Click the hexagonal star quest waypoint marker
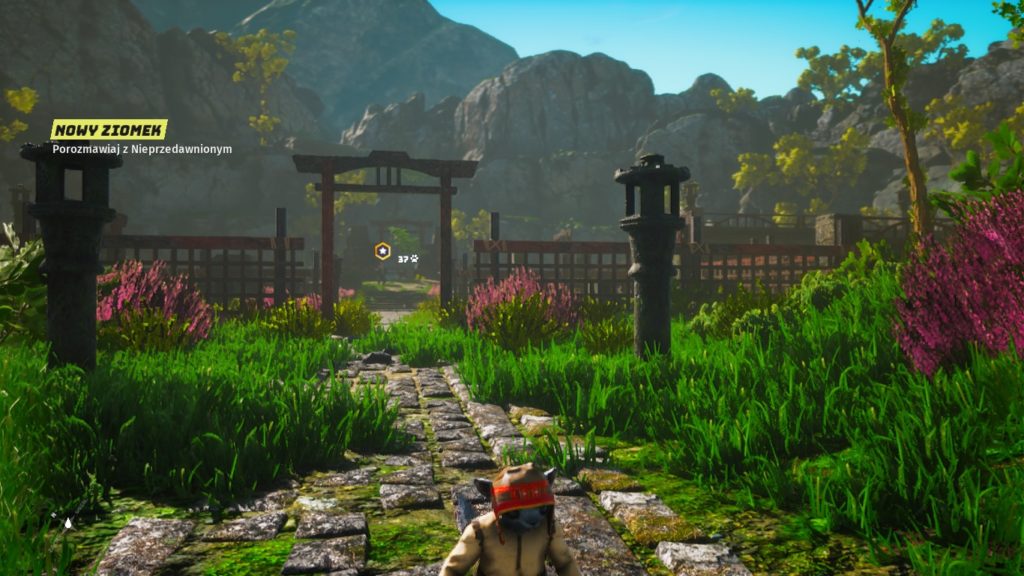The width and height of the screenshot is (1024, 576). (382, 250)
